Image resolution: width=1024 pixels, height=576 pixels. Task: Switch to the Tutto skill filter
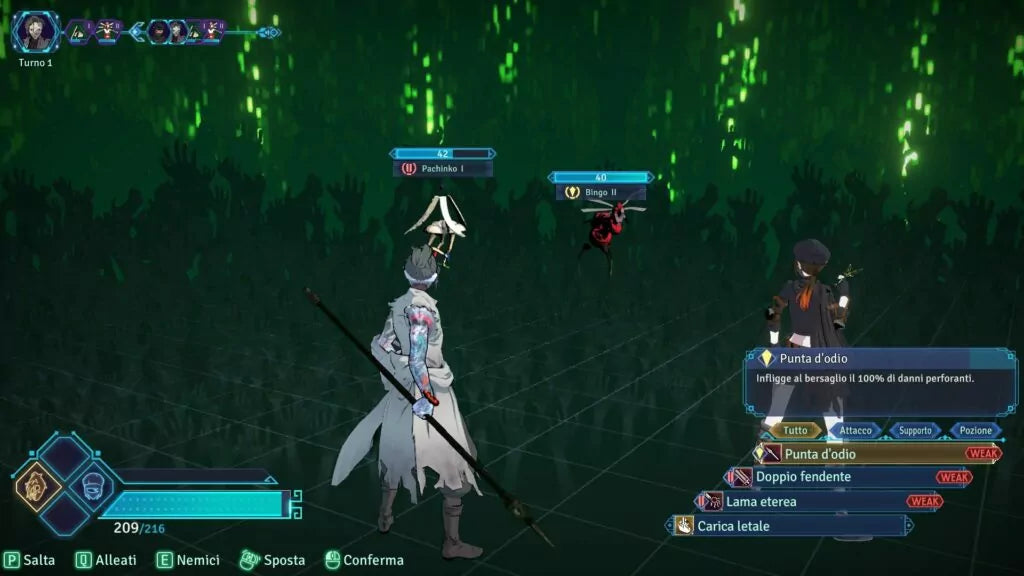[795, 430]
